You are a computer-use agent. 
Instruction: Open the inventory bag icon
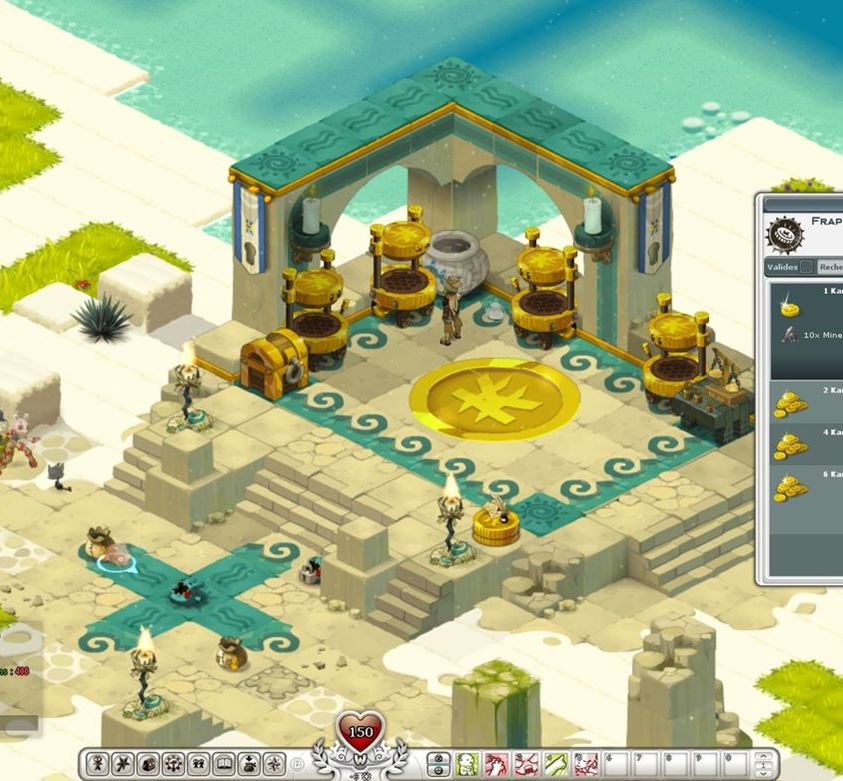tap(148, 765)
